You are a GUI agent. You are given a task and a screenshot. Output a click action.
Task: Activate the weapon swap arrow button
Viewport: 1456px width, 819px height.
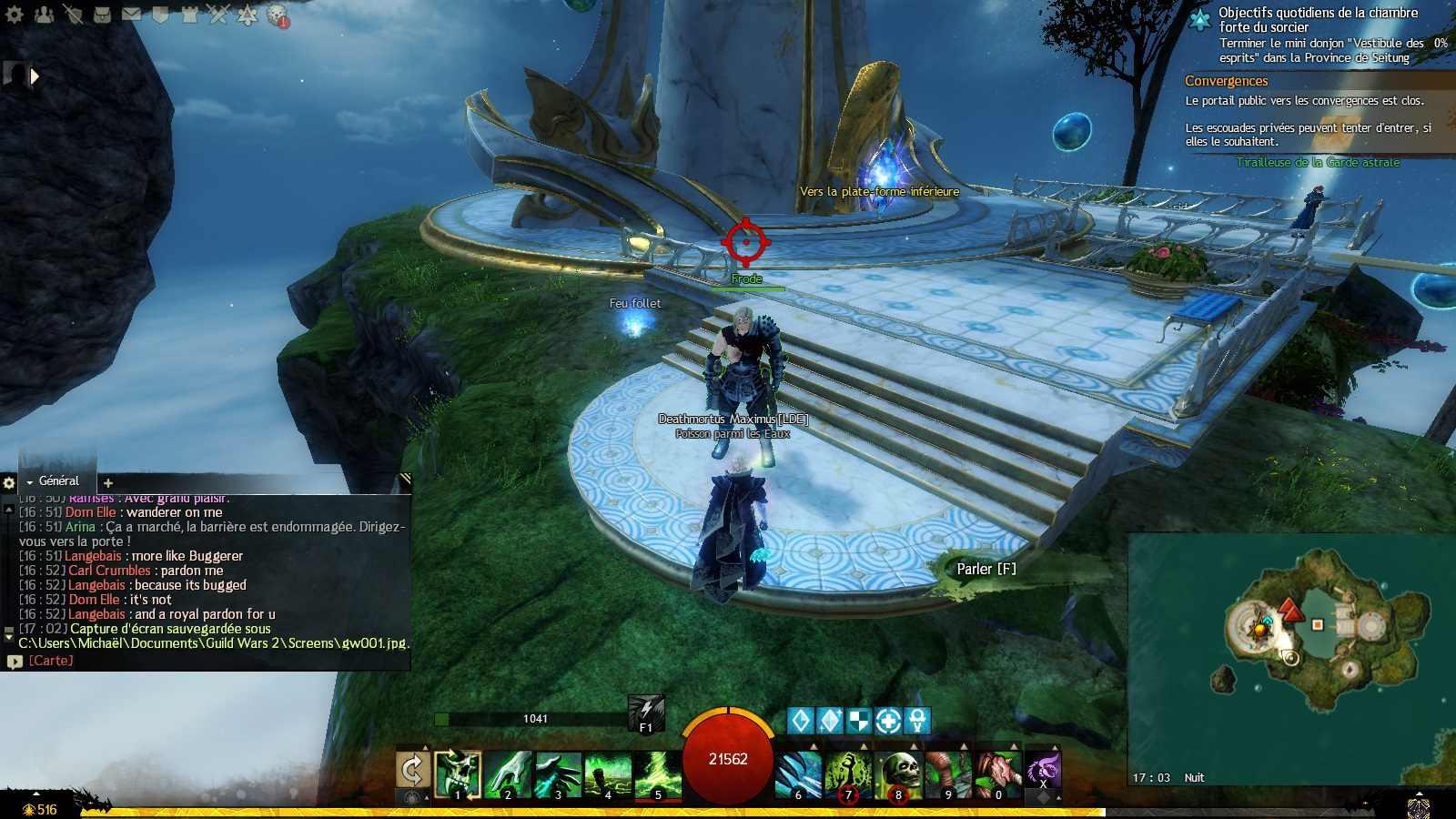click(412, 770)
